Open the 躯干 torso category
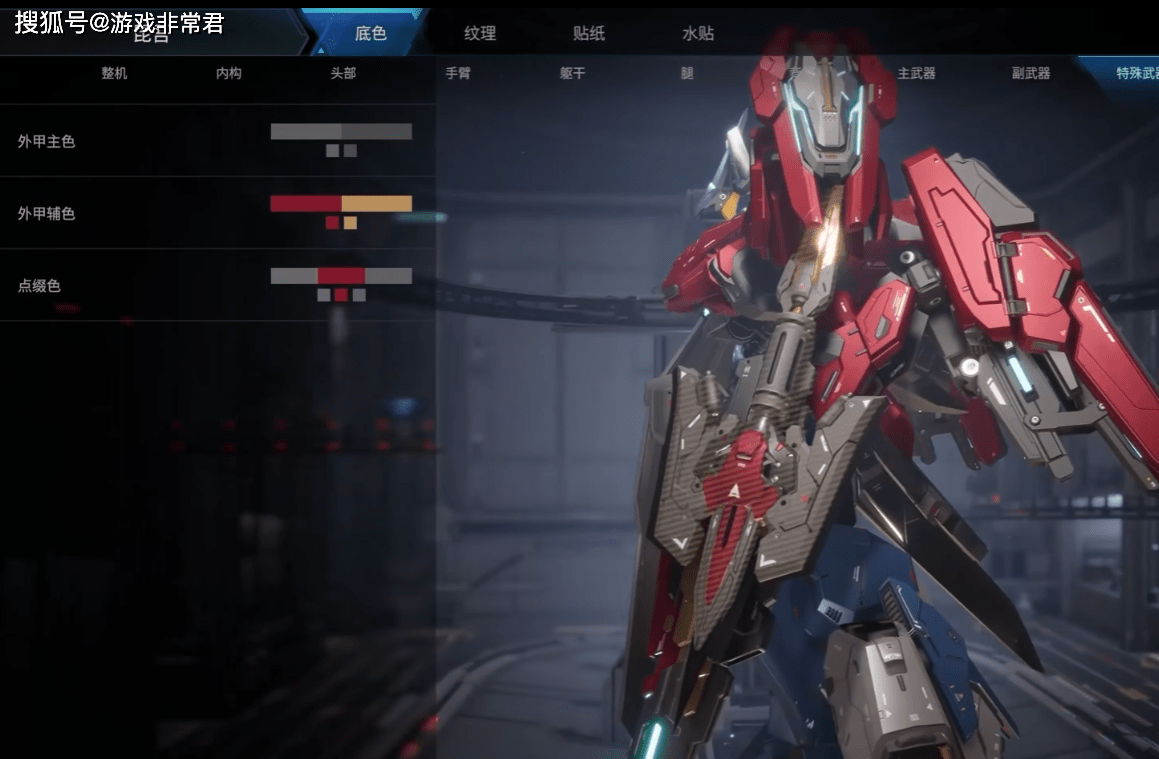Viewport: 1159px width, 759px height. [572, 73]
